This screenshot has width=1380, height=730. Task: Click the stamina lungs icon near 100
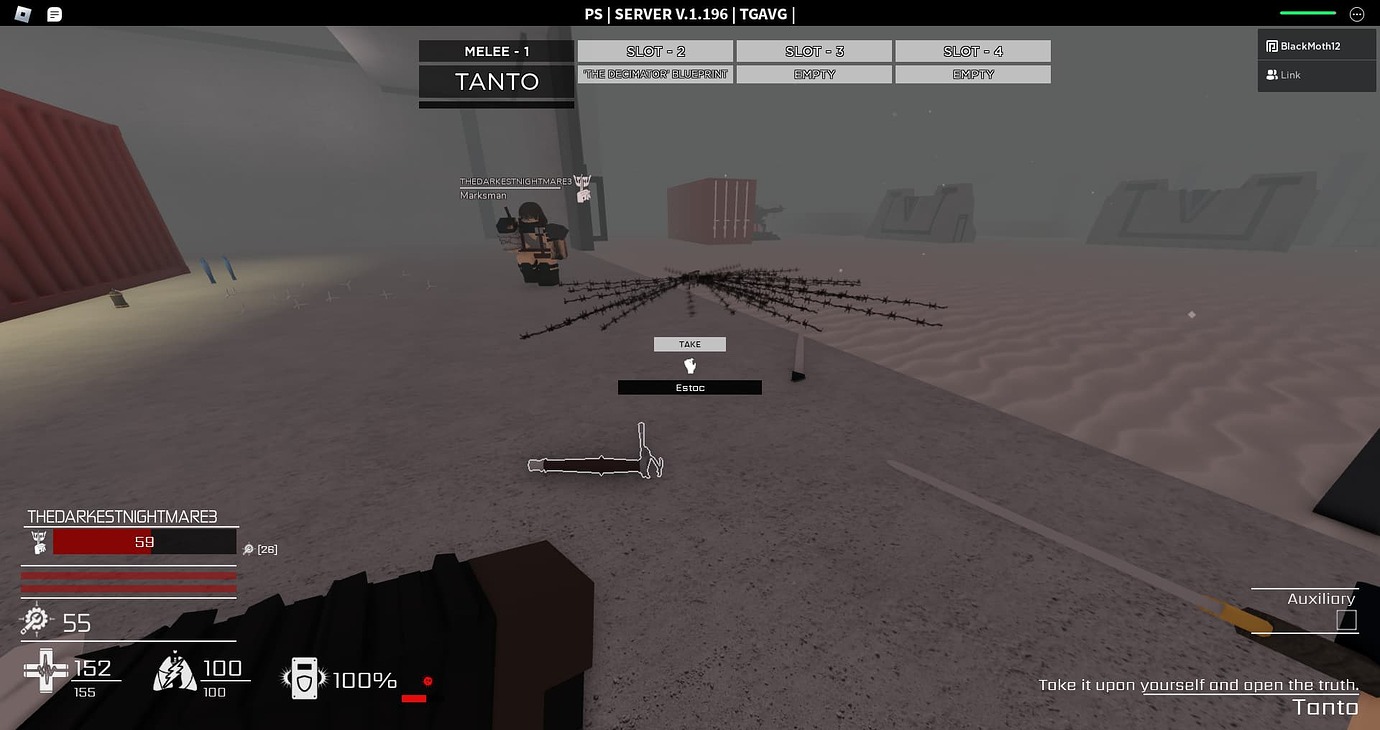tap(172, 671)
